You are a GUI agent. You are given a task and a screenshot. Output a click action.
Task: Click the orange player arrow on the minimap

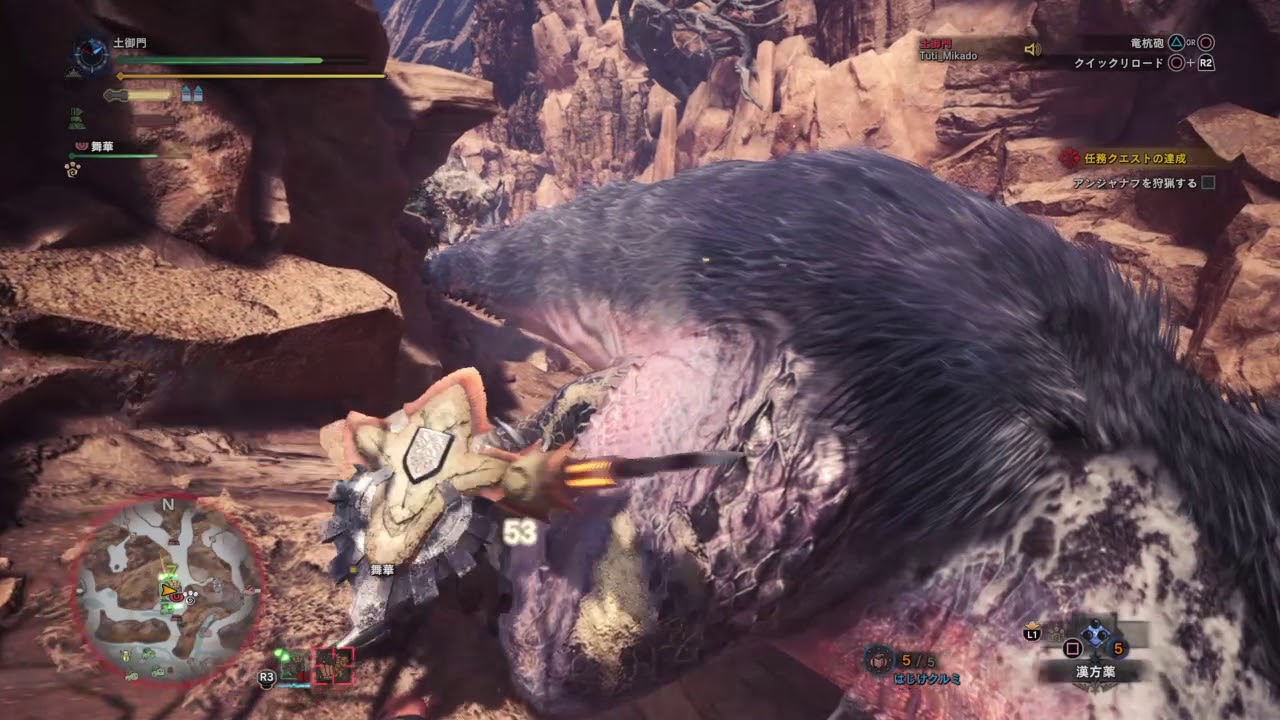[x=167, y=592]
